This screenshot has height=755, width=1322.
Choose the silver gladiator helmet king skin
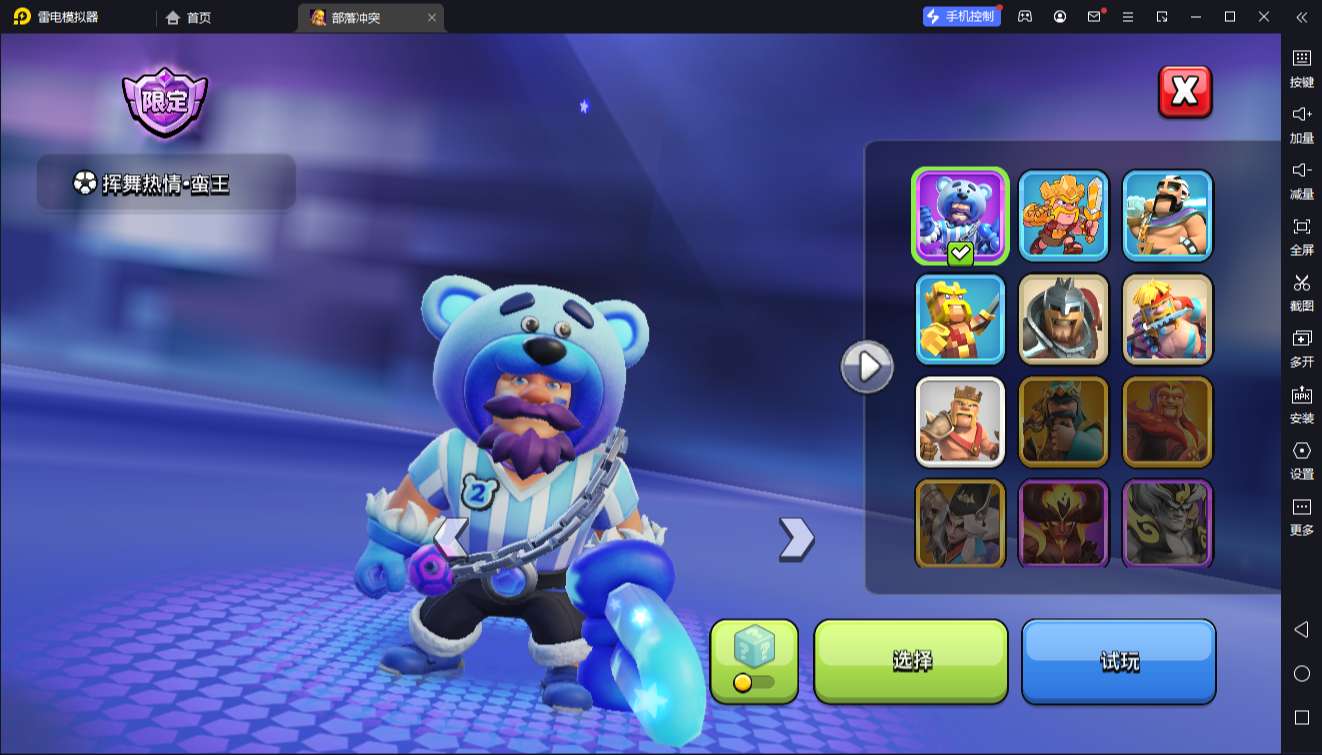(x=1064, y=318)
